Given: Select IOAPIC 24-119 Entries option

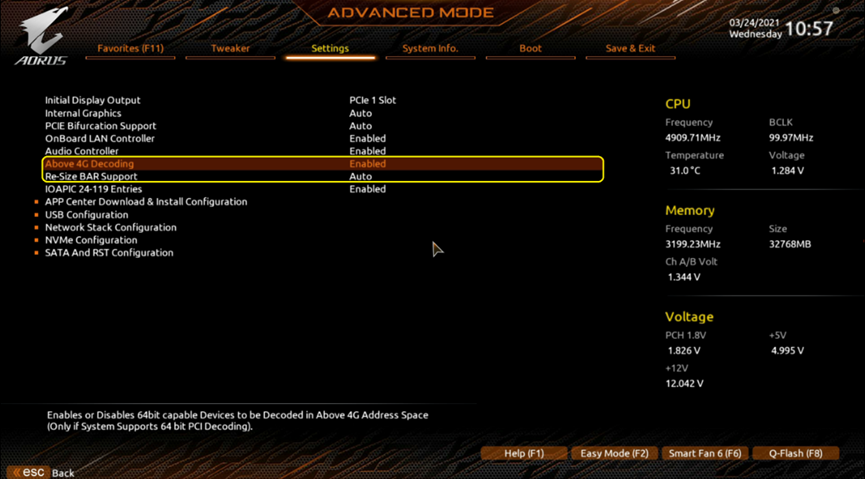Looking at the screenshot, I should (x=93, y=189).
